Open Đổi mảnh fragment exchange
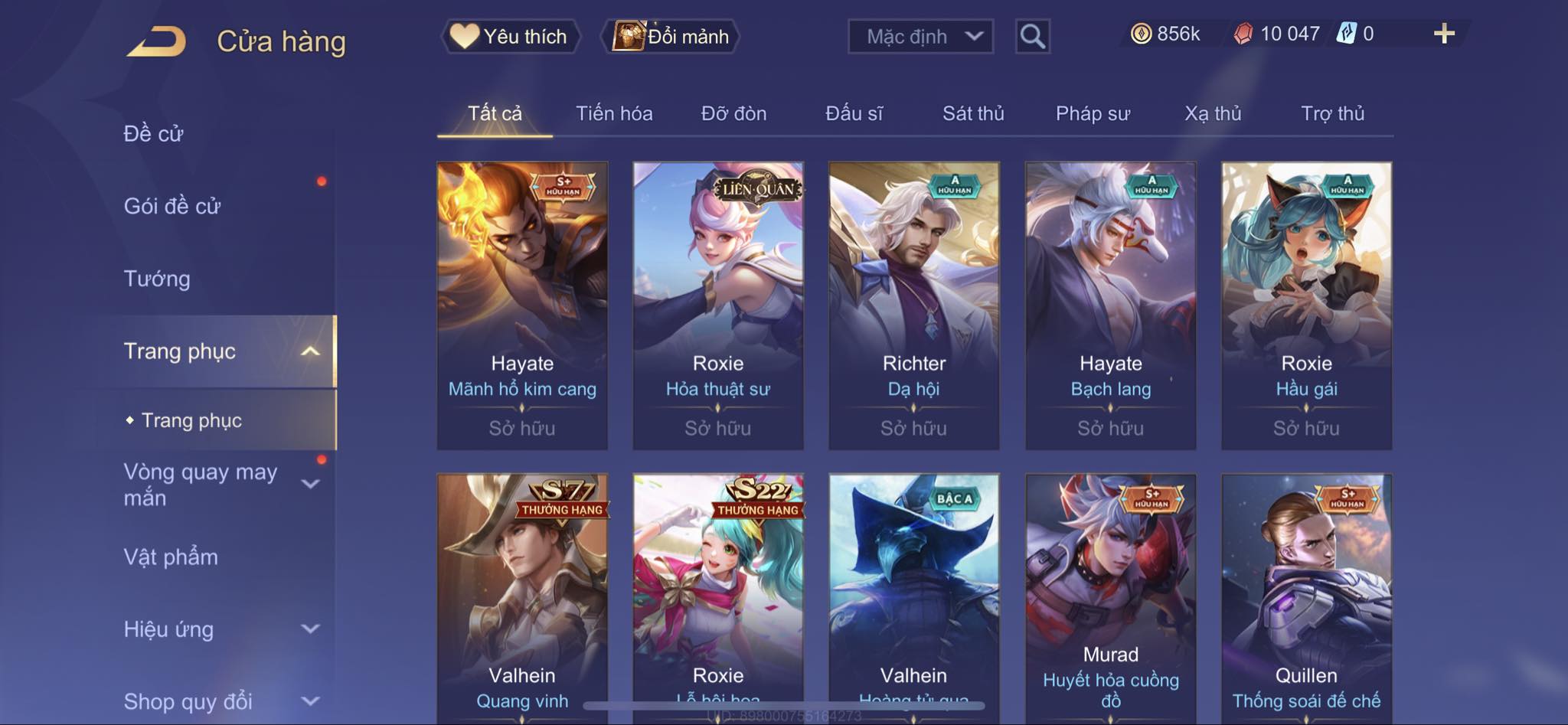Viewport: 1568px width, 725px height. tap(671, 36)
